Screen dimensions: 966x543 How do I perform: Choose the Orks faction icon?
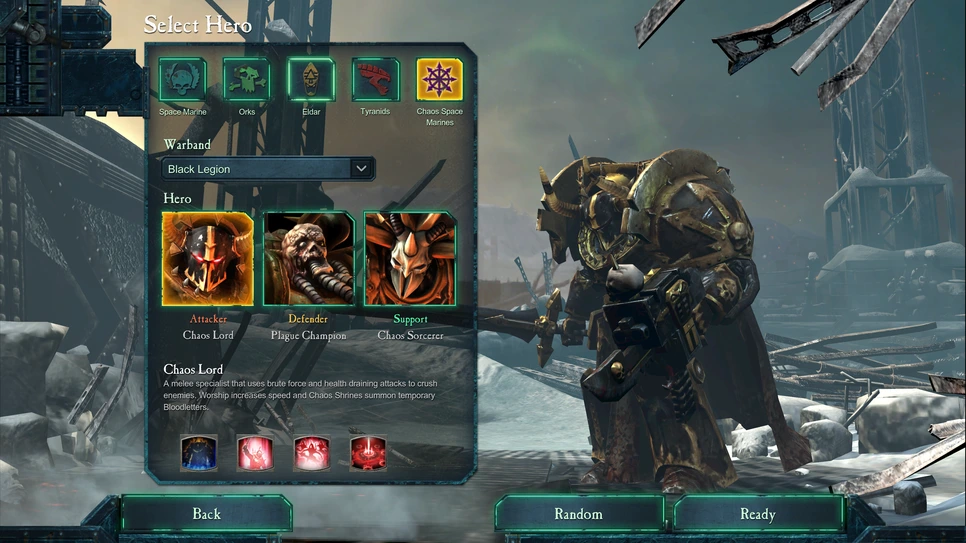(x=247, y=80)
